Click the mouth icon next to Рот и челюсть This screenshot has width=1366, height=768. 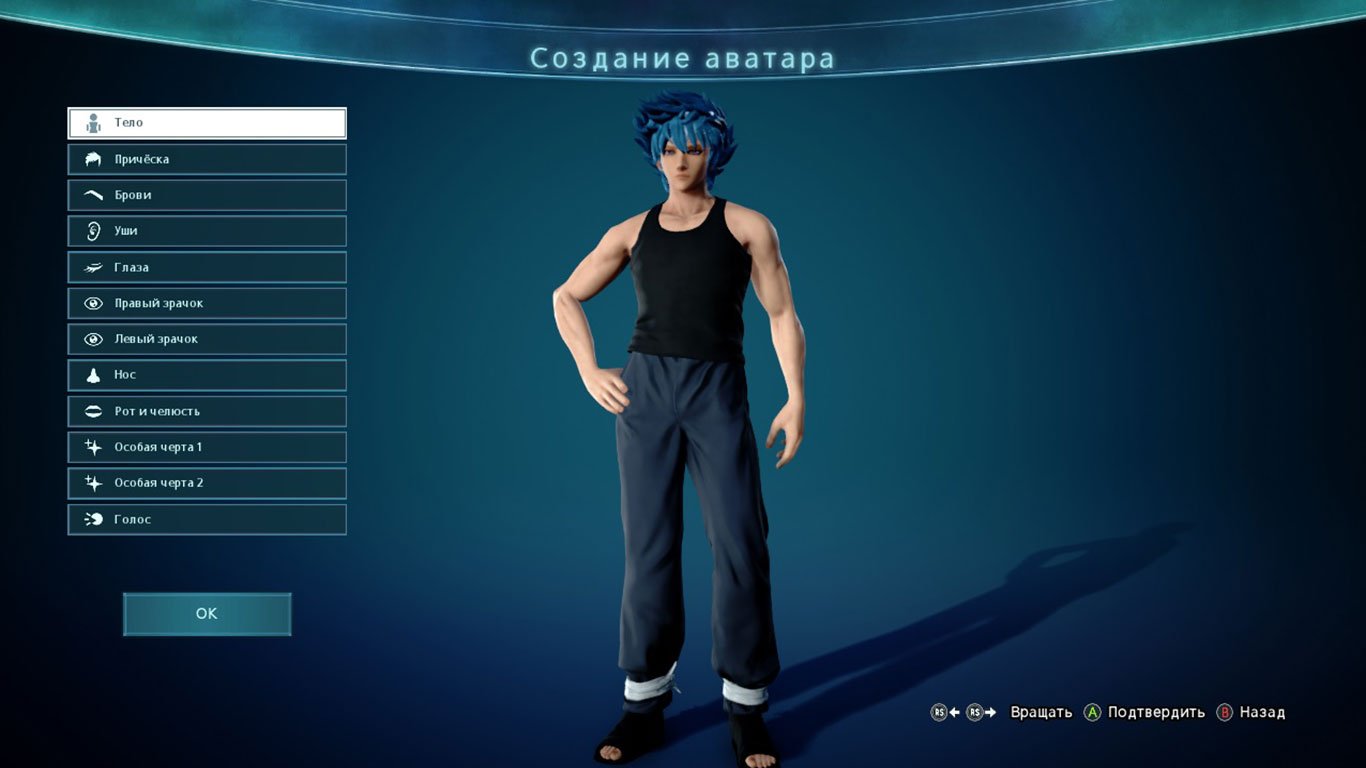click(x=93, y=410)
